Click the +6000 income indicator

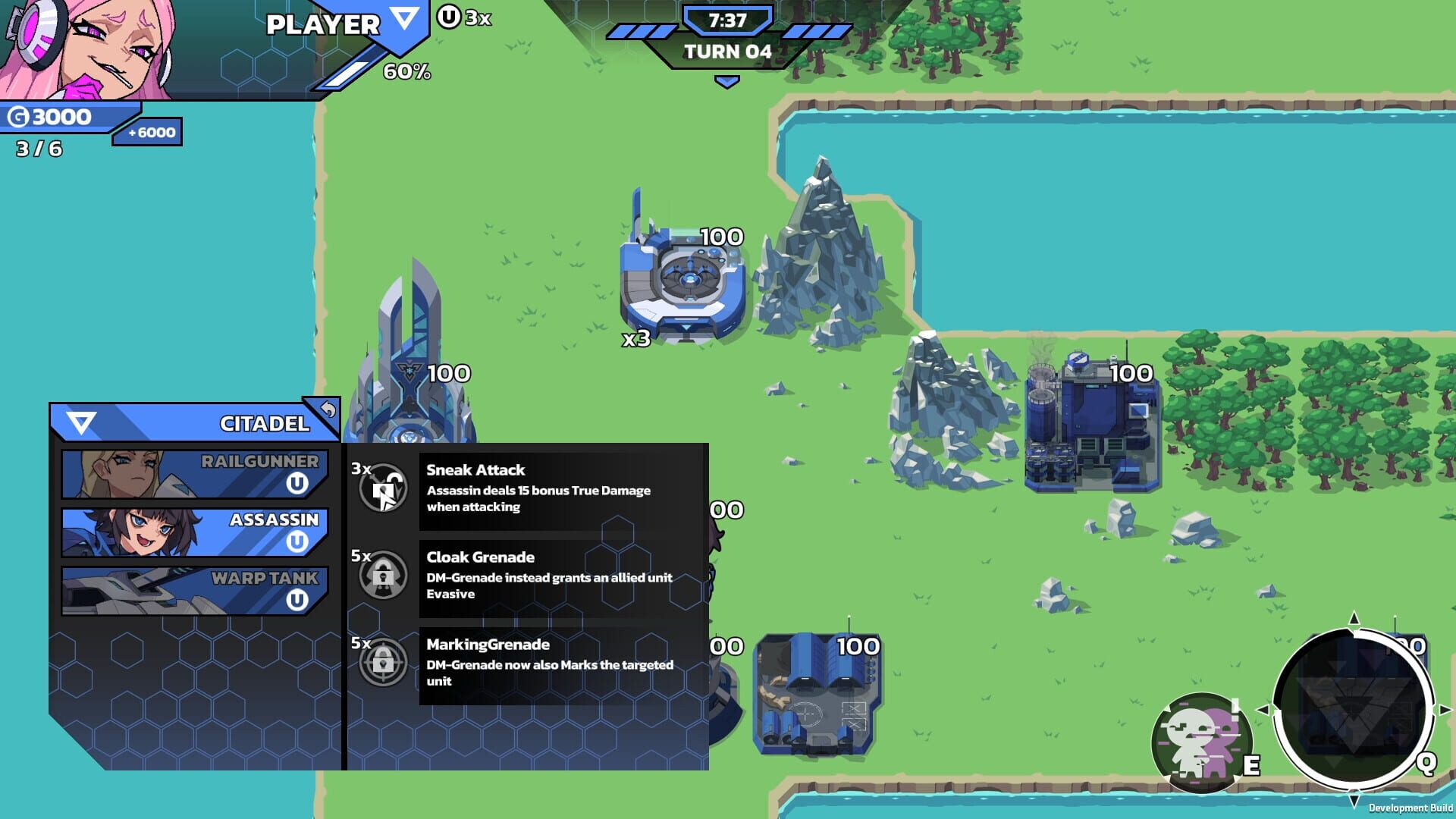pos(148,131)
